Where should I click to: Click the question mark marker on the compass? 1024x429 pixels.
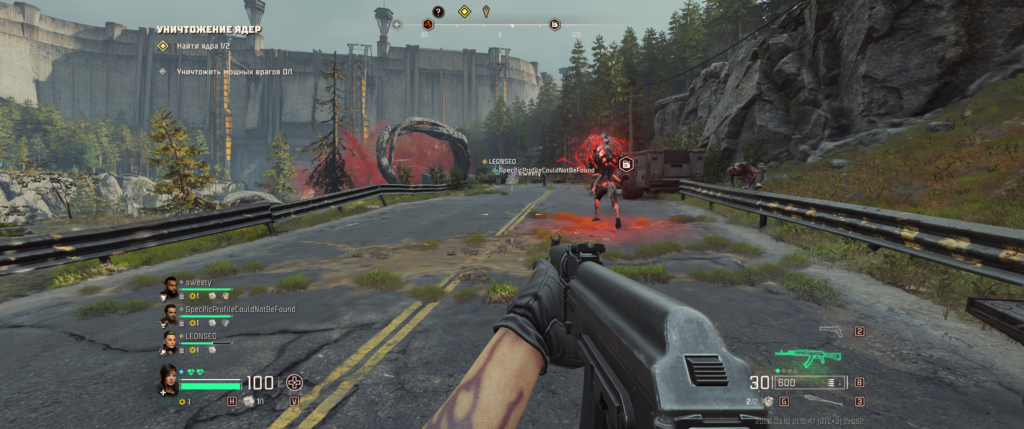pos(437,11)
